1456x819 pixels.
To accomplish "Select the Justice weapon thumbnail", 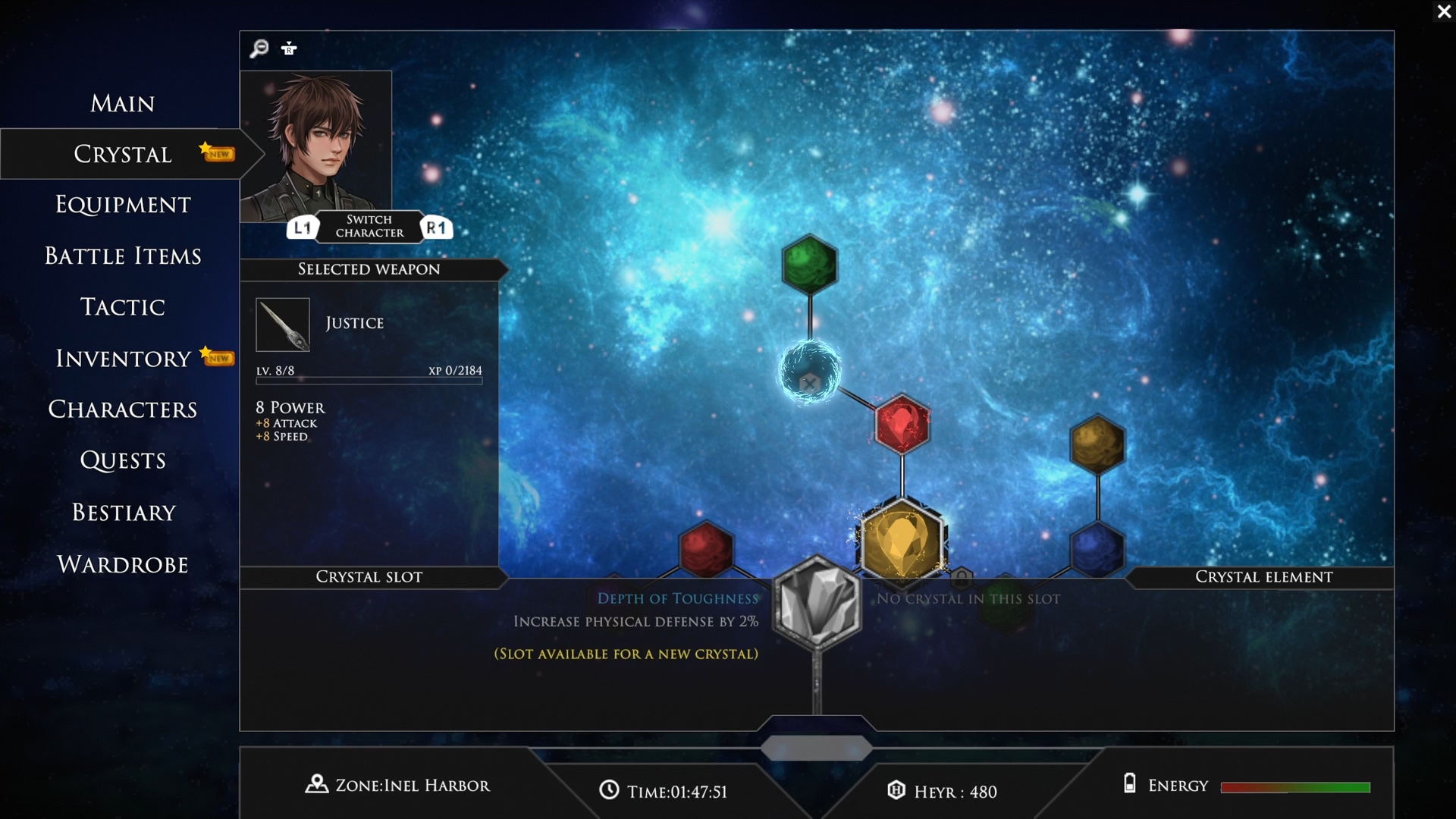I will 282,325.
